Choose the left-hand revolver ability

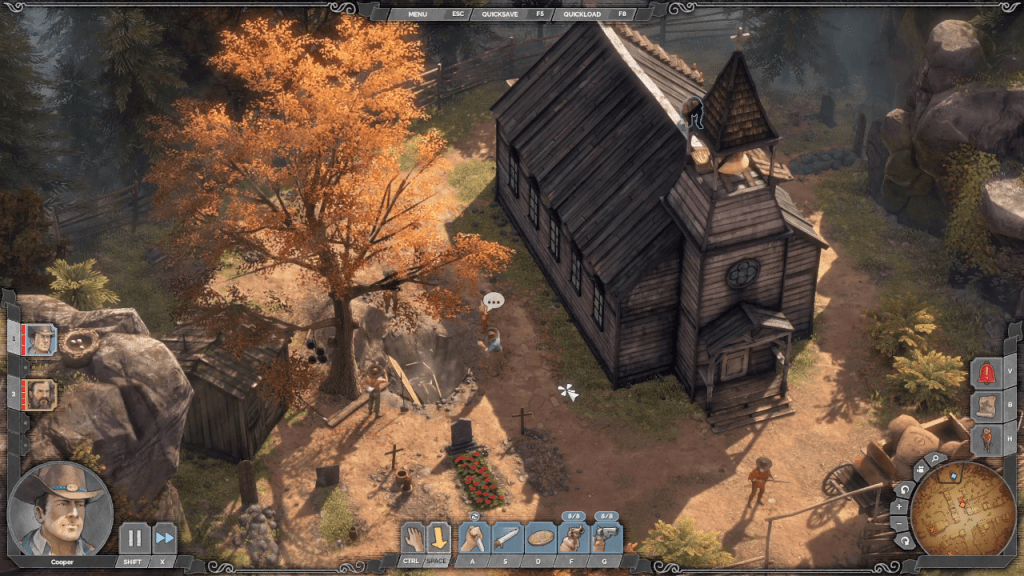click(x=573, y=539)
